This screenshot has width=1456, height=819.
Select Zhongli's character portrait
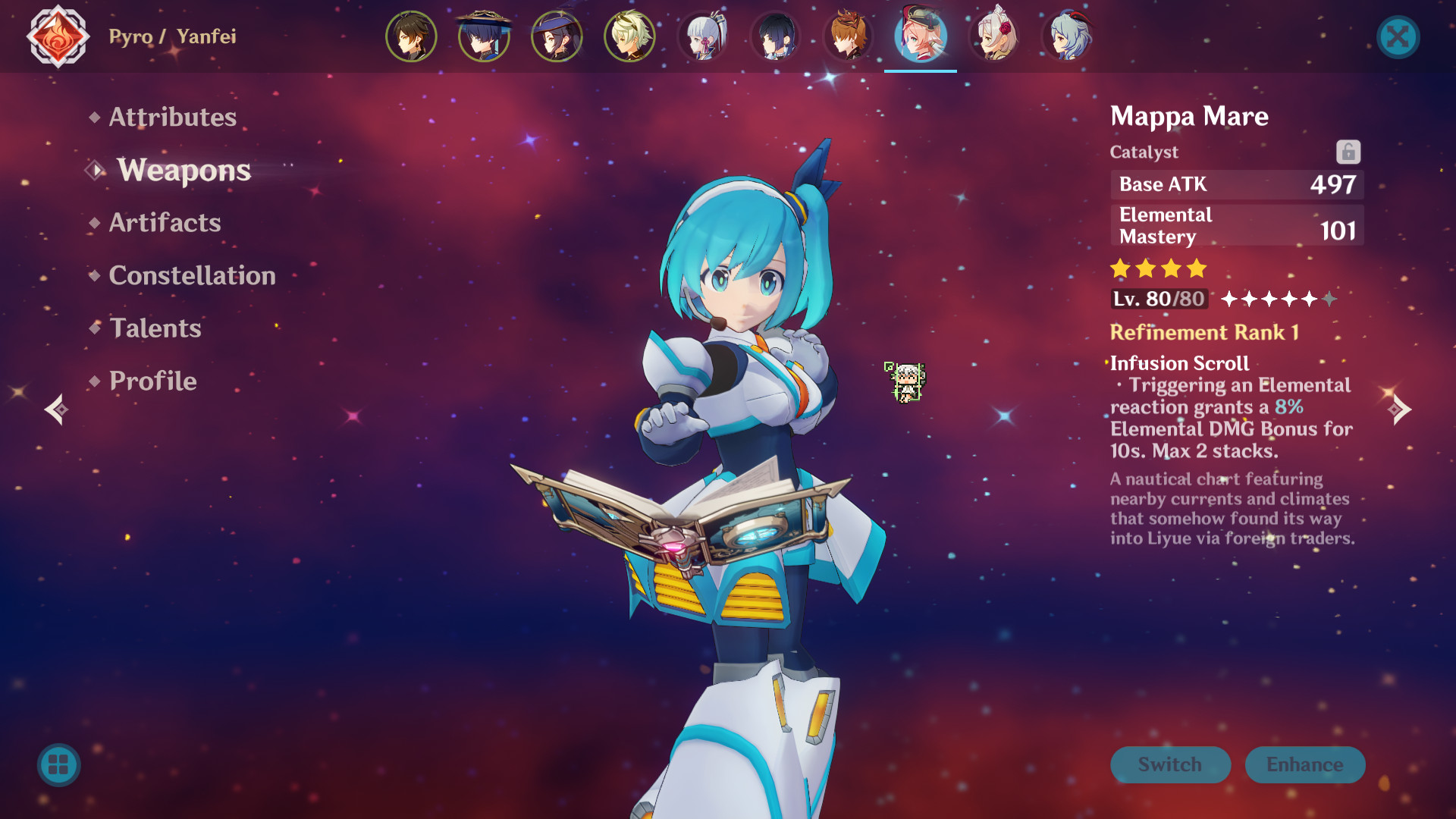(411, 36)
